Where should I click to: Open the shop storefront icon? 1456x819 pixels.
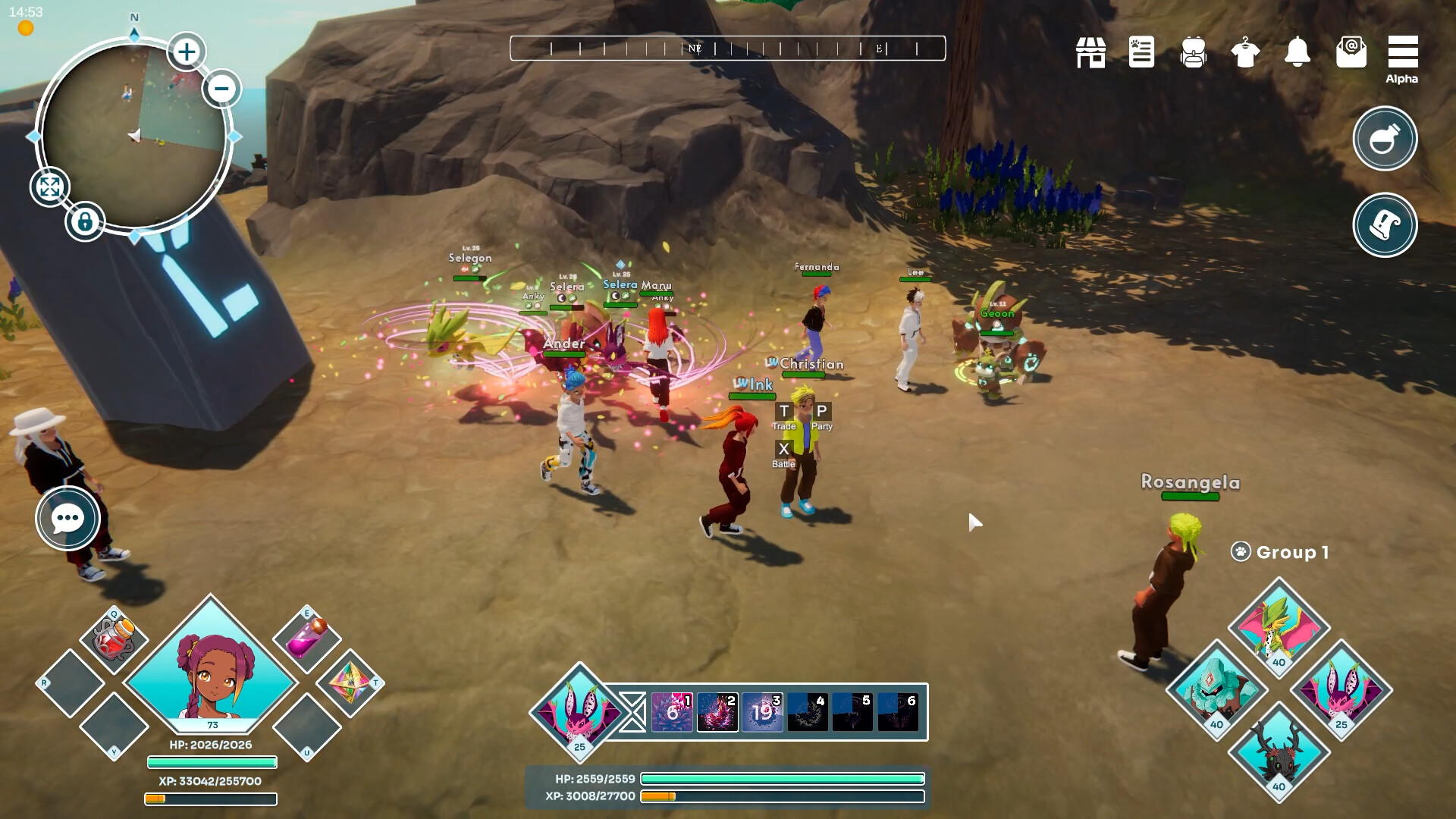coord(1090,52)
